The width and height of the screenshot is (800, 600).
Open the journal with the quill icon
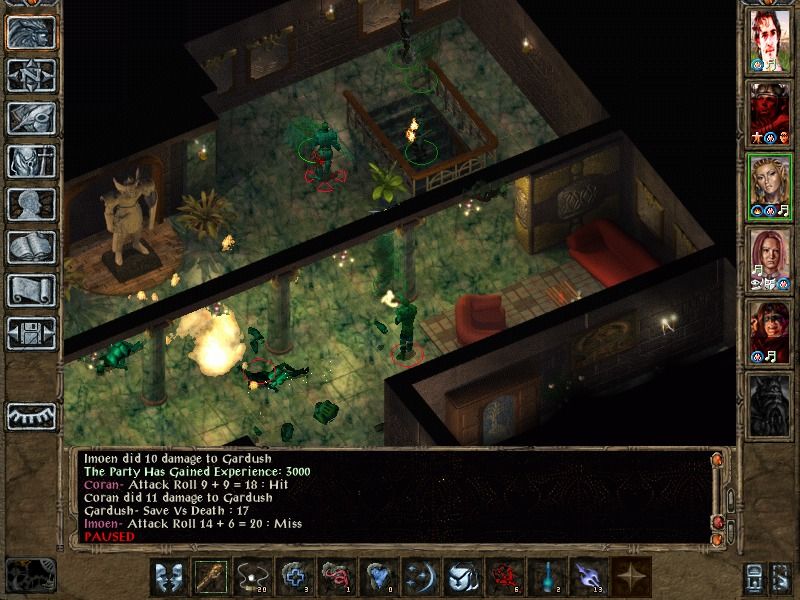pos(31,118)
